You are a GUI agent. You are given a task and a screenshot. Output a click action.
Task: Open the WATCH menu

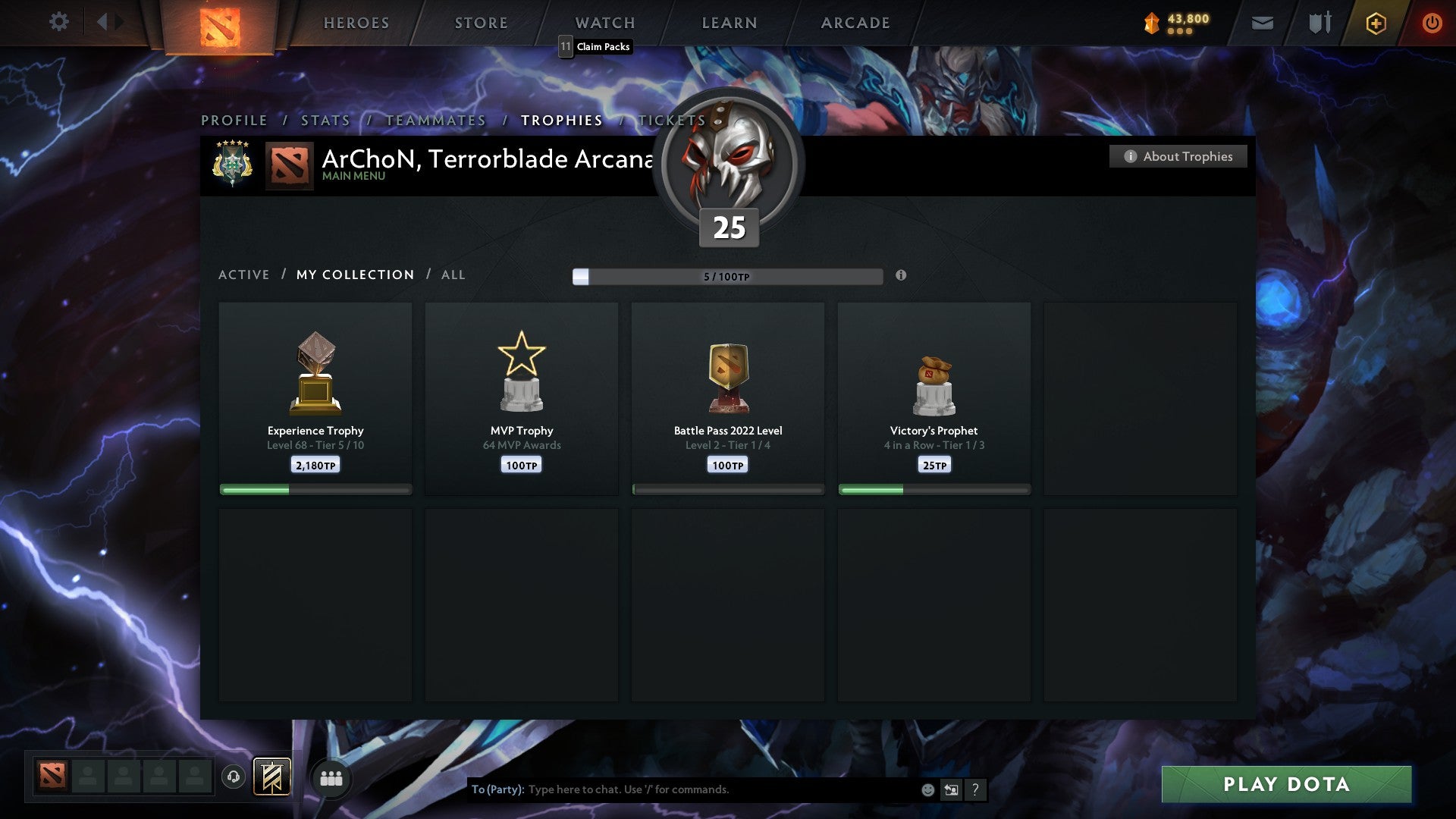(x=604, y=23)
